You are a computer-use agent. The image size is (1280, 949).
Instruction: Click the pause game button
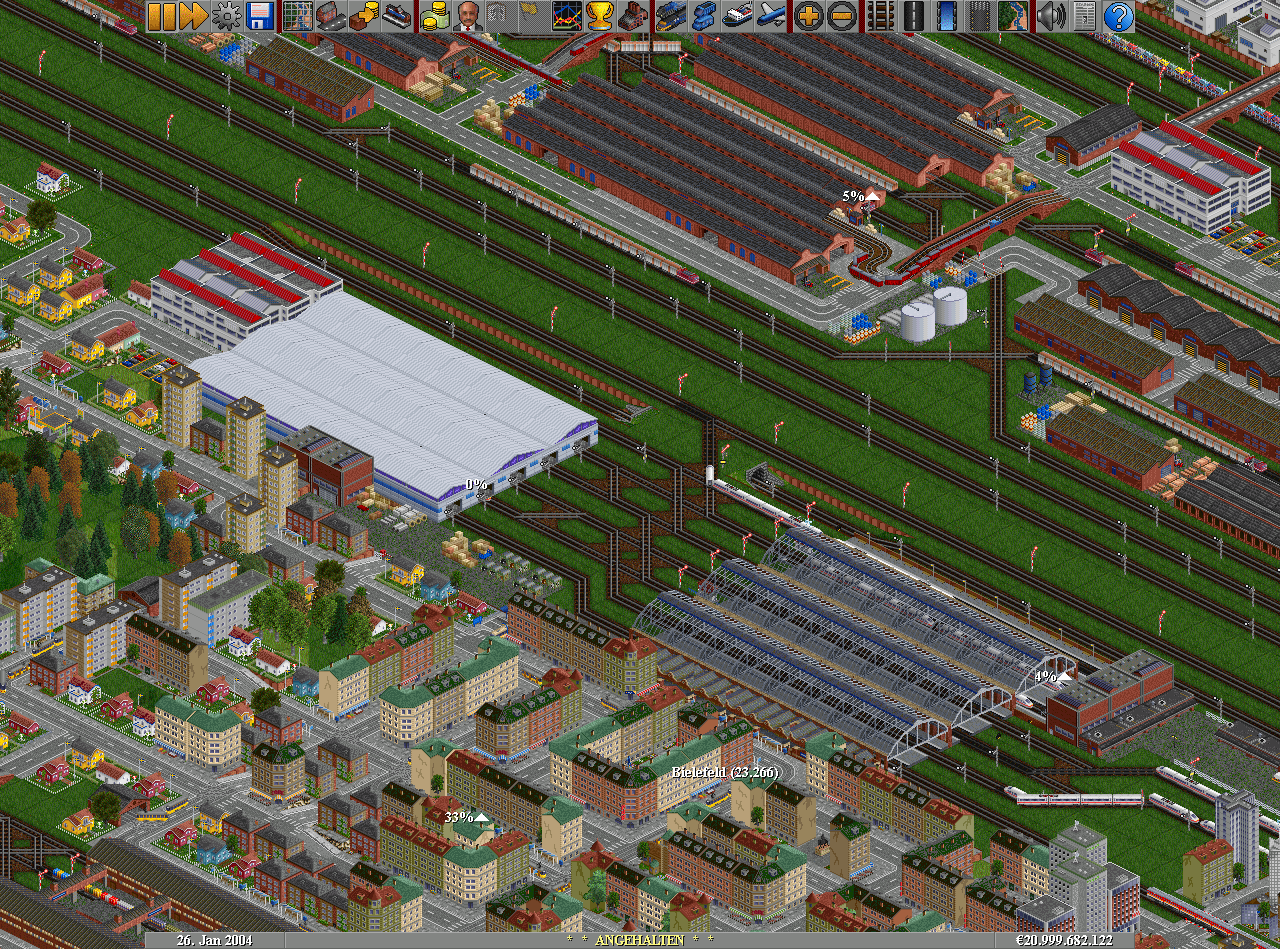coord(161,15)
